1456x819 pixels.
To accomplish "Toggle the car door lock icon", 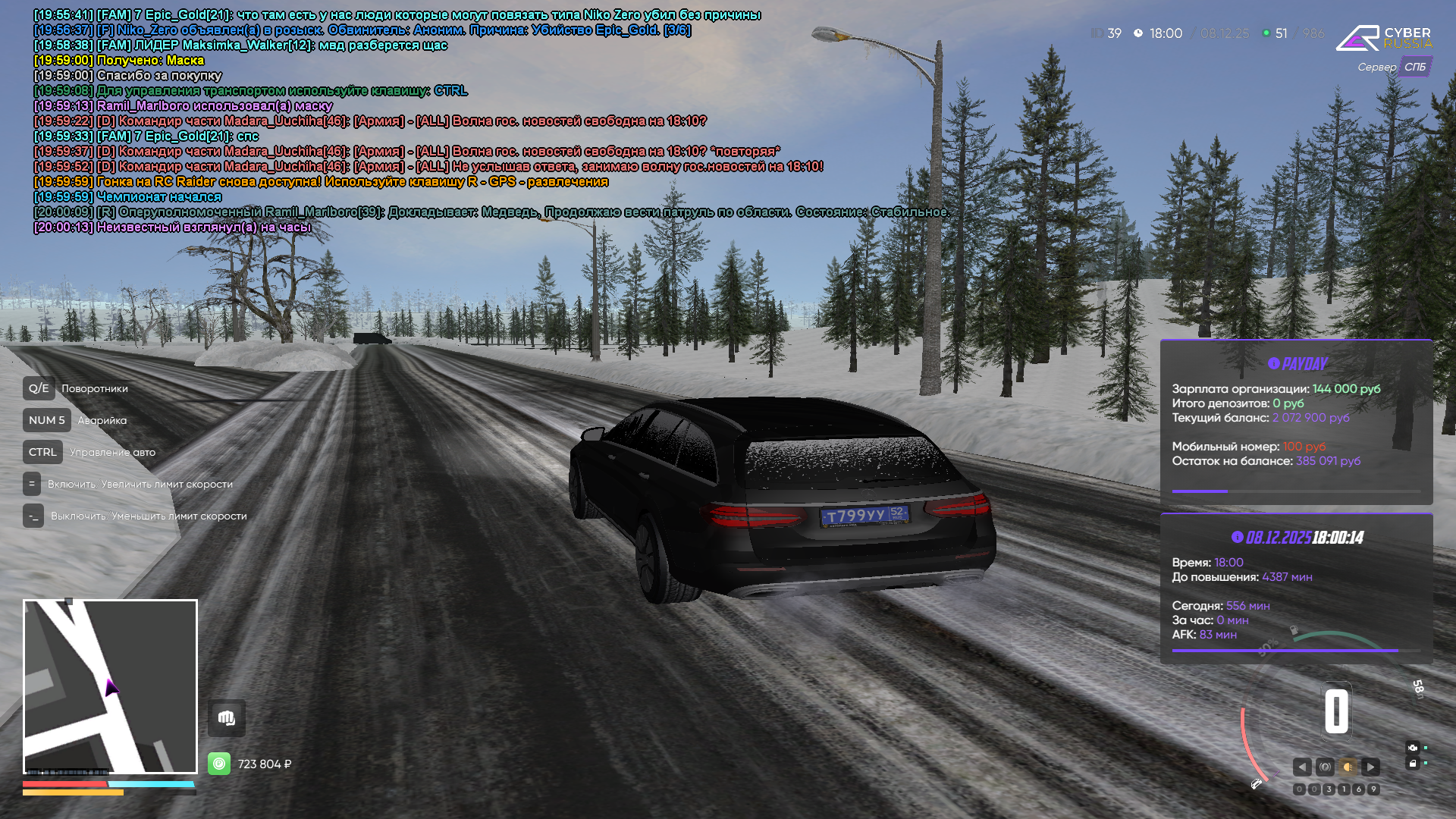I will tap(1412, 764).
